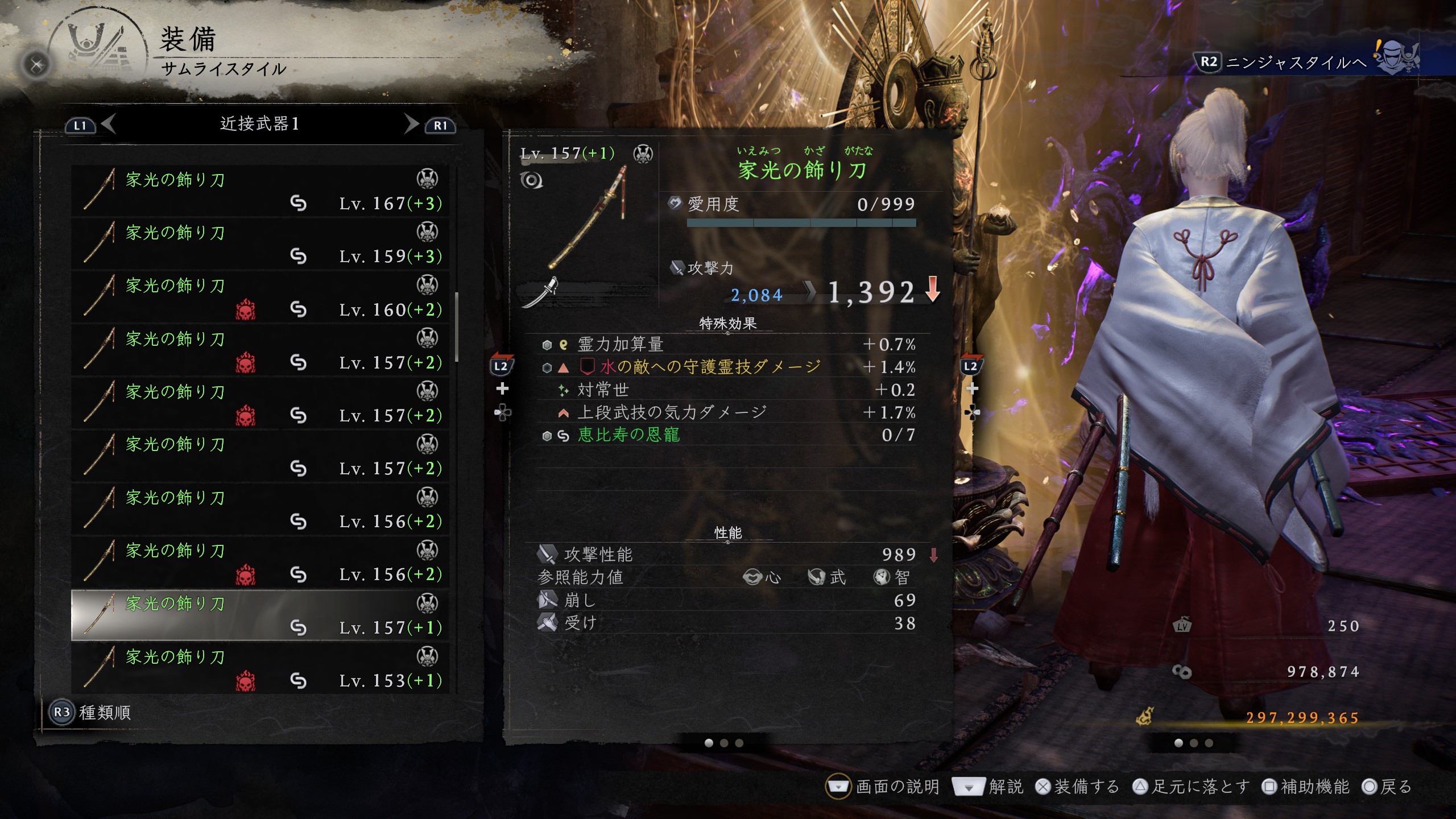1456x819 pixels.
Task: Choose the Lv. 156(+2) sword without skull mark
Action: [259, 509]
